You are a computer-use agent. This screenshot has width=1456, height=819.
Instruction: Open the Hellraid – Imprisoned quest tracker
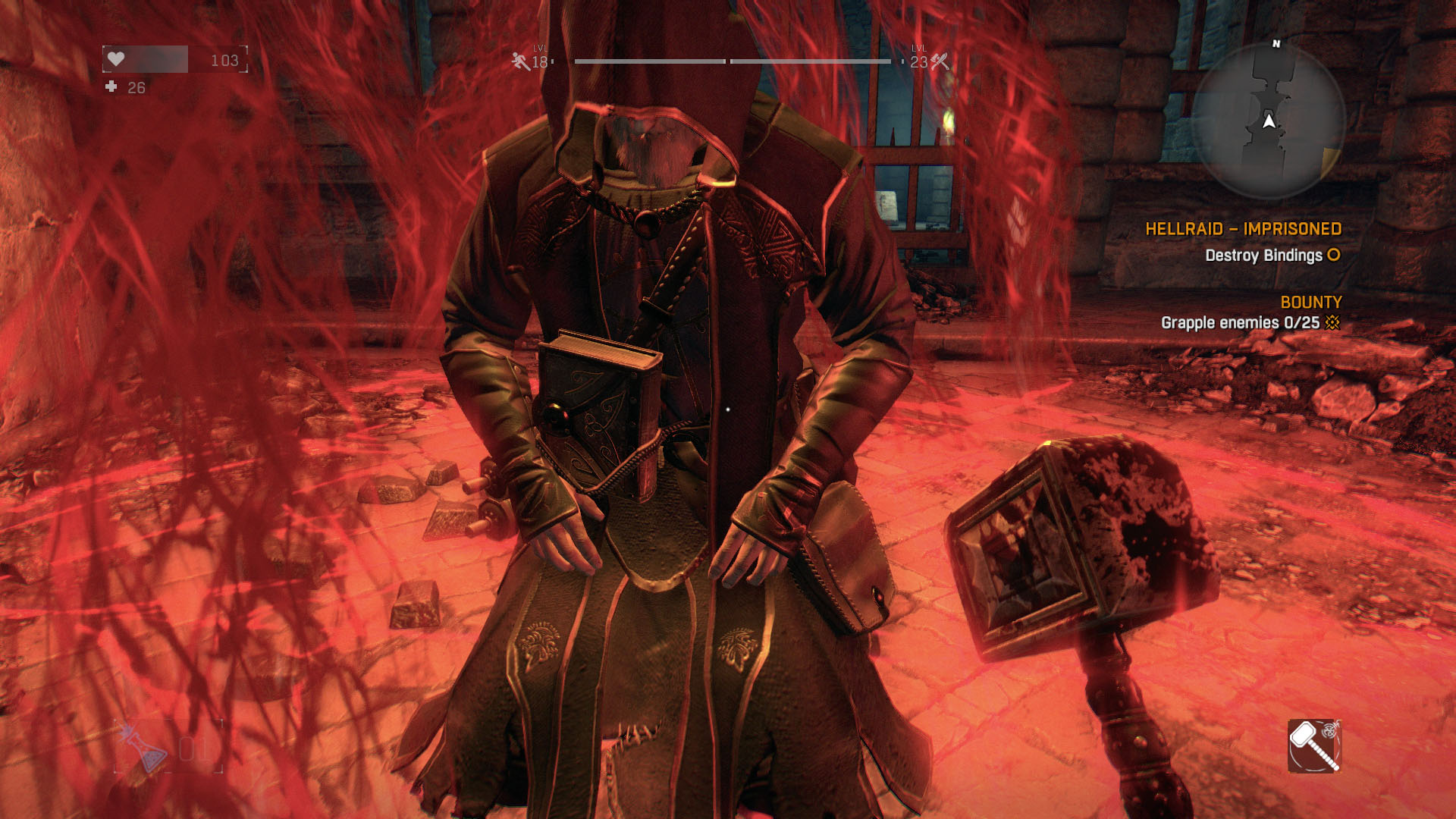1242,229
